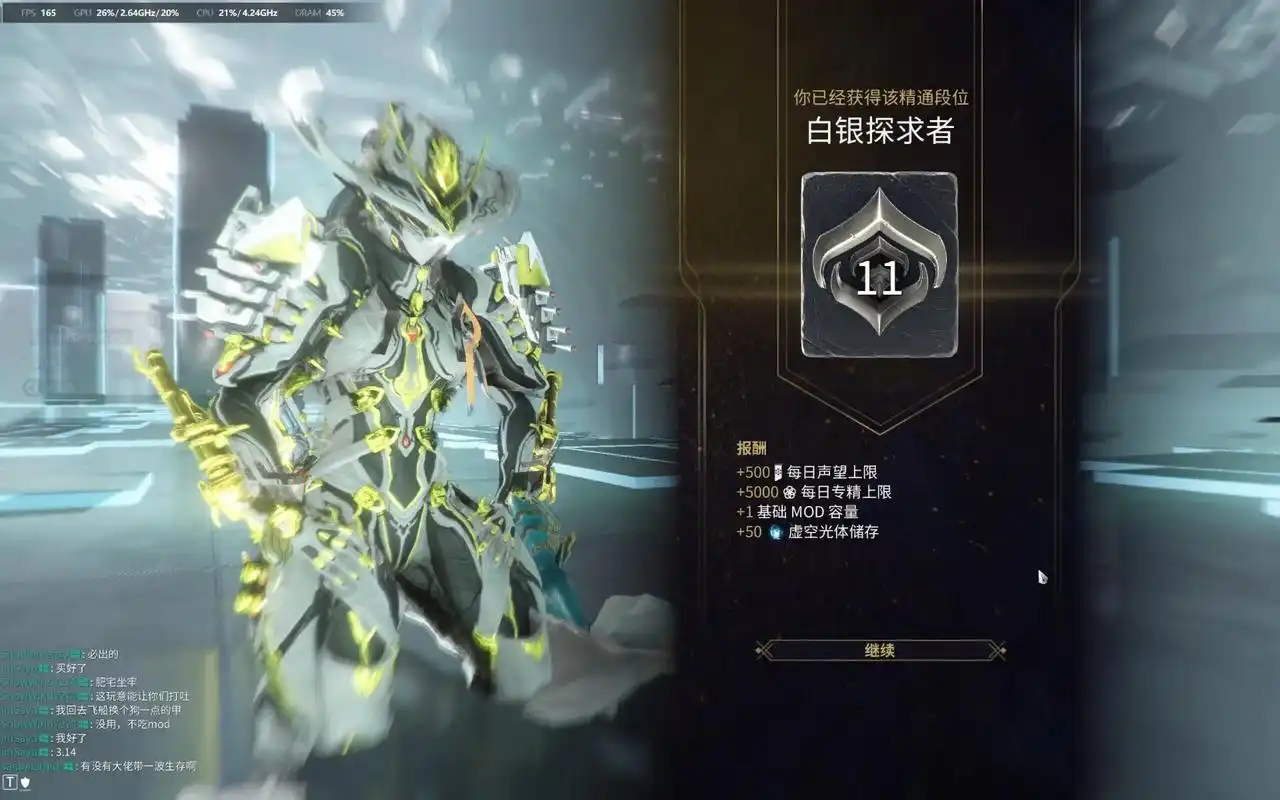Click the shield emblem icon bottom left
The width and height of the screenshot is (1280, 800).
point(25,782)
